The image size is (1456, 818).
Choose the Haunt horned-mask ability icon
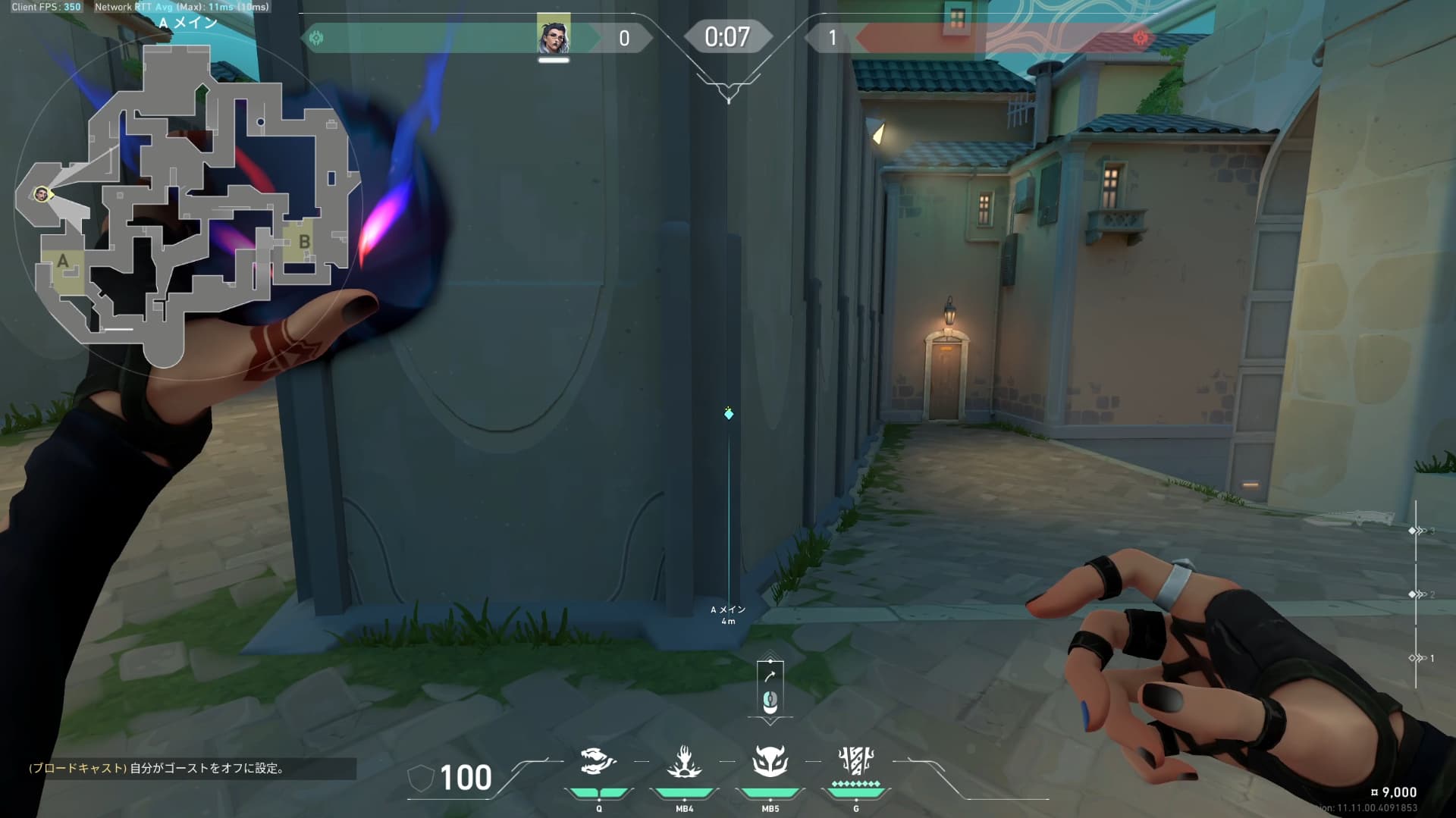(770, 761)
